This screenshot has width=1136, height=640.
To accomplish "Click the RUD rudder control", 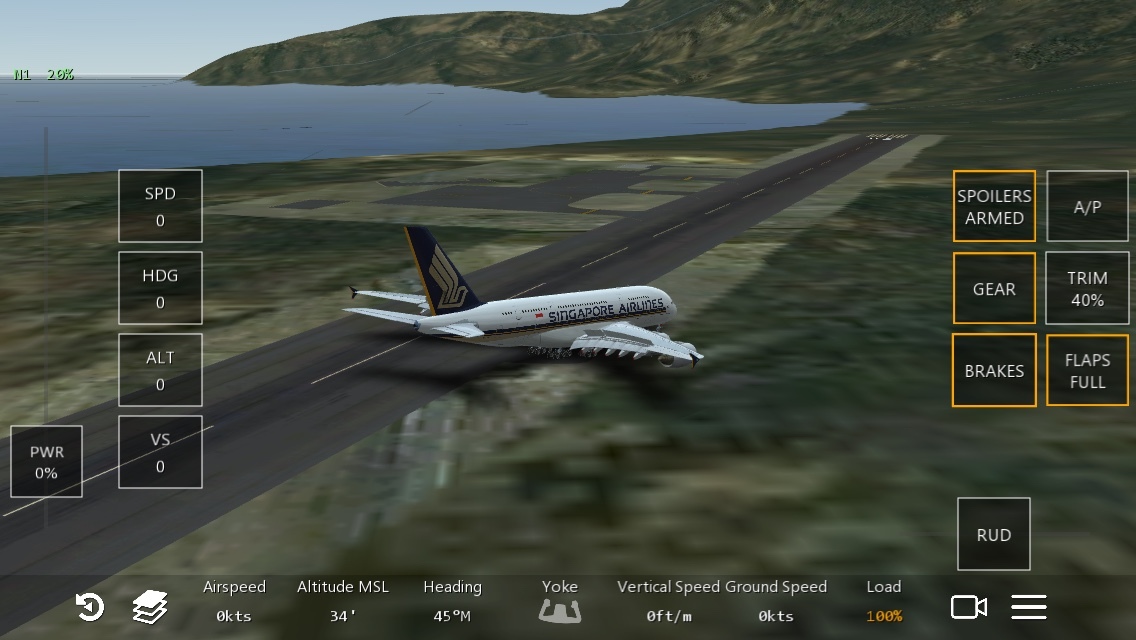I will (x=994, y=534).
